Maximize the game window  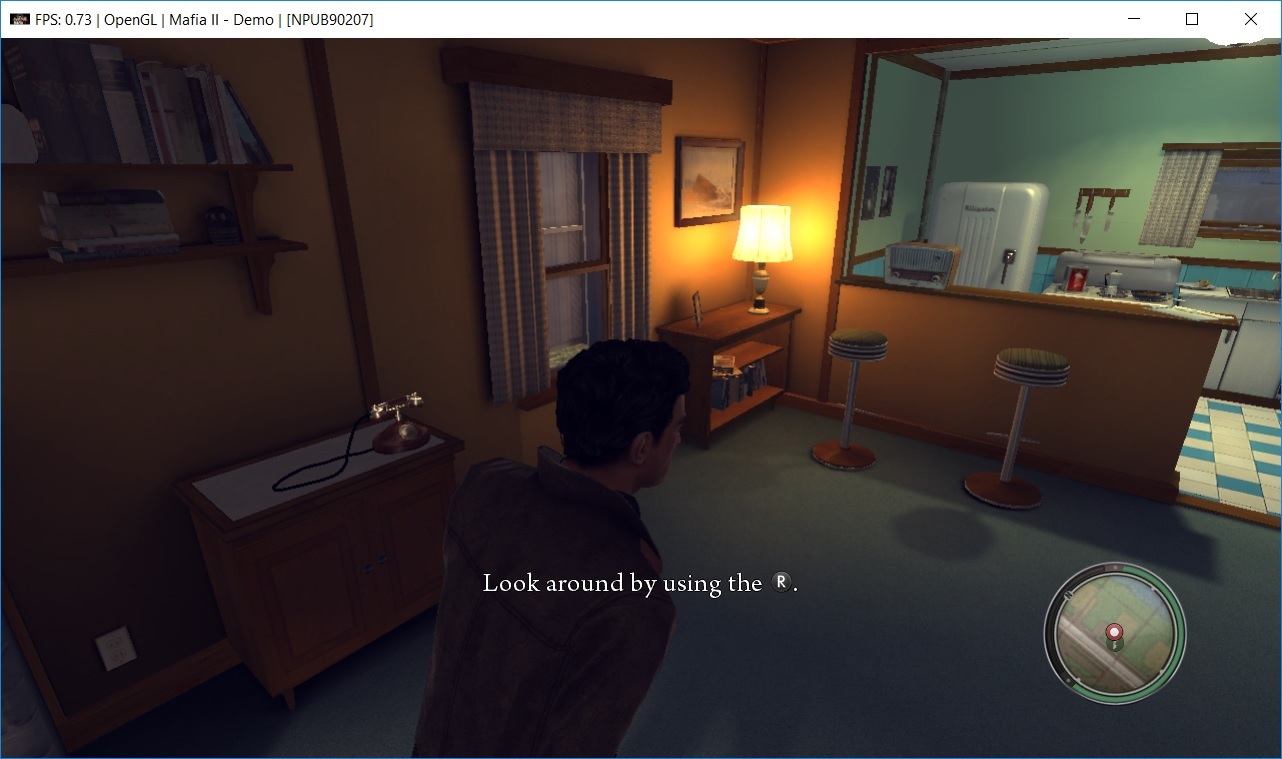[1192, 19]
